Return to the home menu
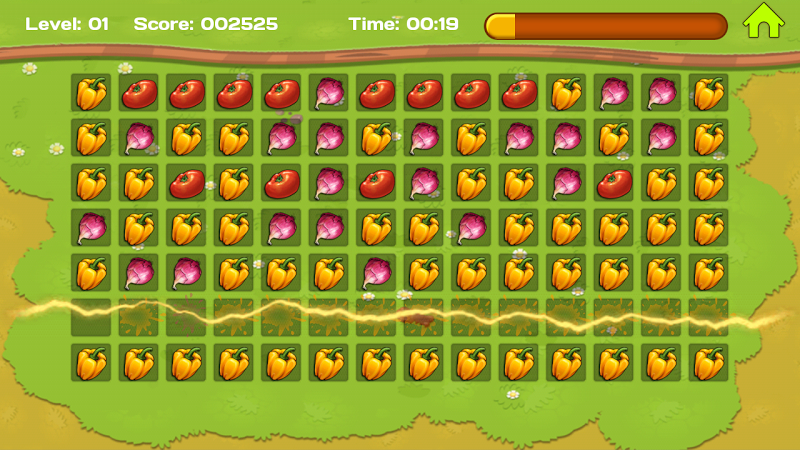This screenshot has width=800, height=450. tap(762, 22)
